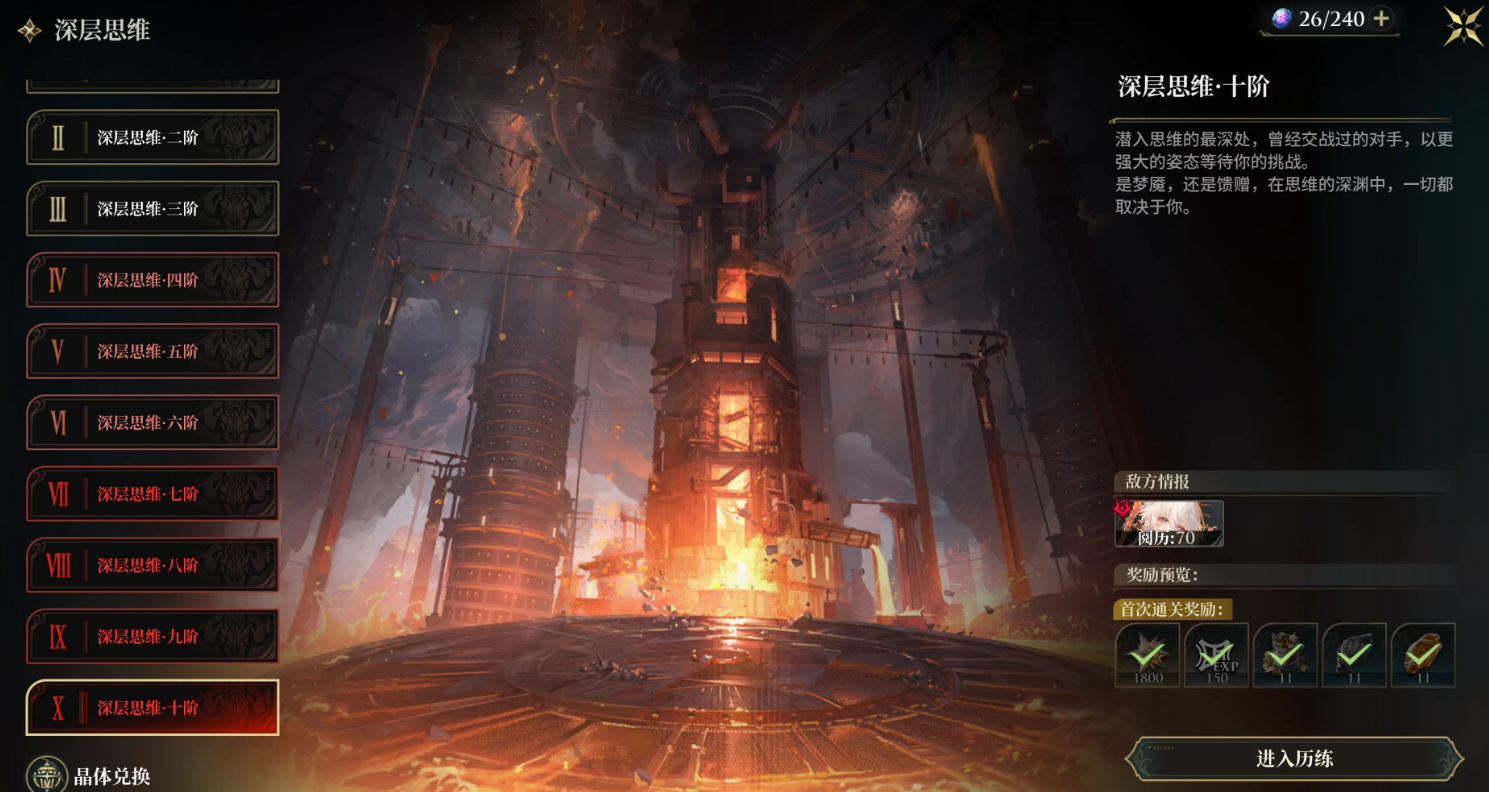Switch to 深层思维·七阶 stage

(x=152, y=494)
